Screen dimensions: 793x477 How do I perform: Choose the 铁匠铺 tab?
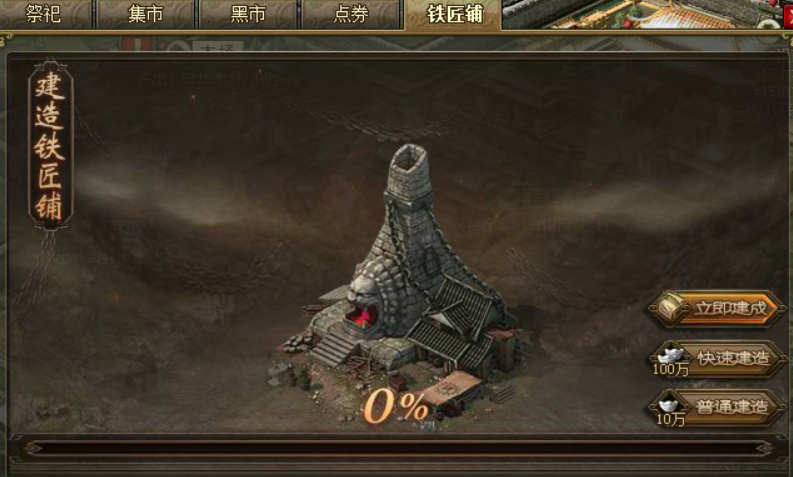pos(455,14)
